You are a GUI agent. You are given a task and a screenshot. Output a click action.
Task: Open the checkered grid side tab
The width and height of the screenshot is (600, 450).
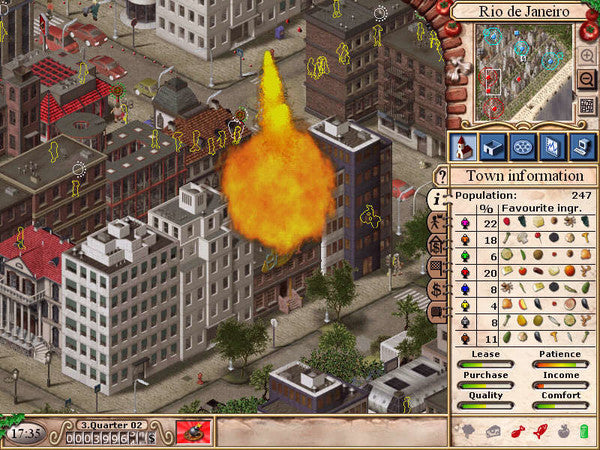coord(438,267)
